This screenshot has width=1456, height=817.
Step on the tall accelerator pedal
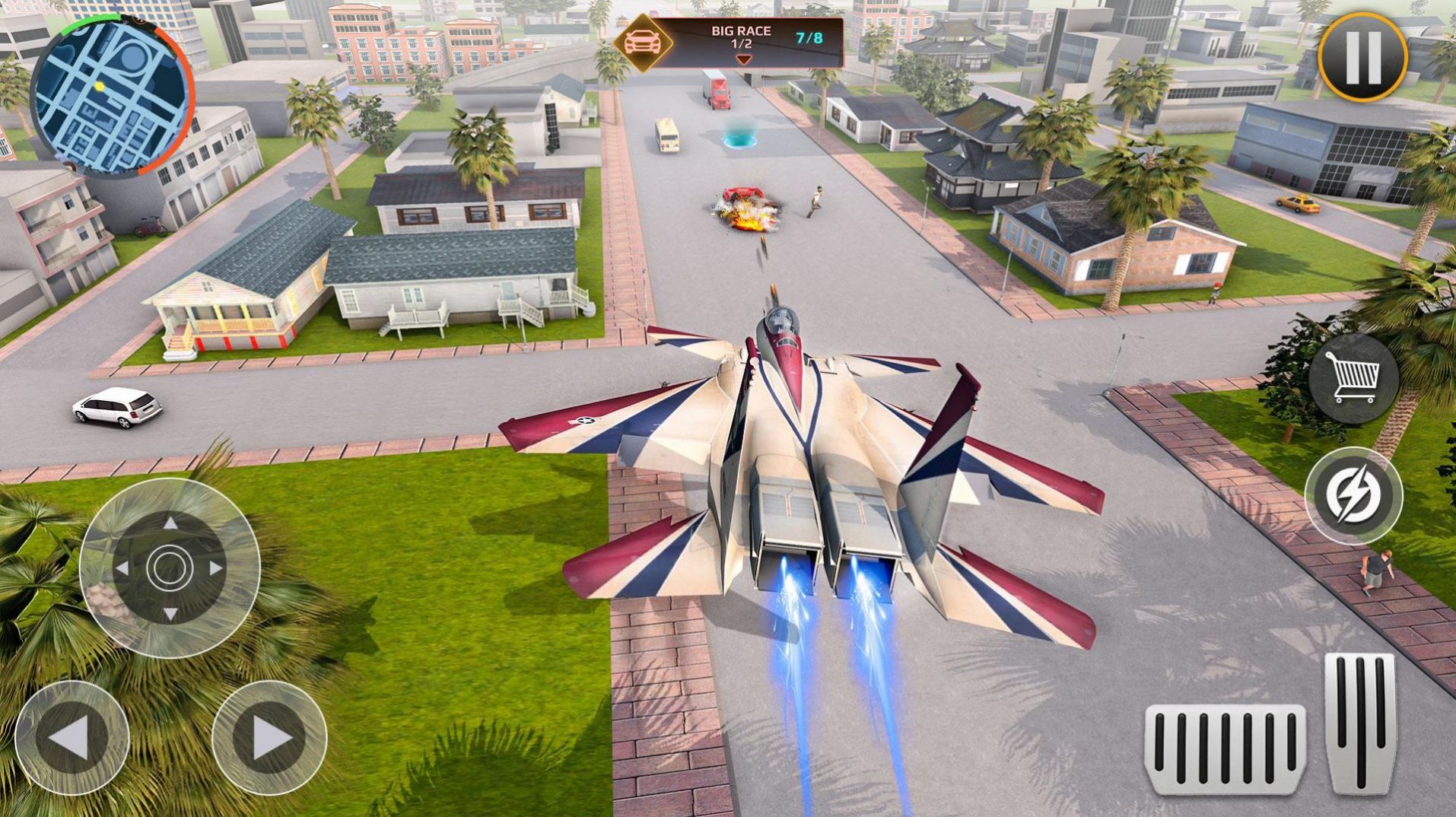coord(1360,723)
